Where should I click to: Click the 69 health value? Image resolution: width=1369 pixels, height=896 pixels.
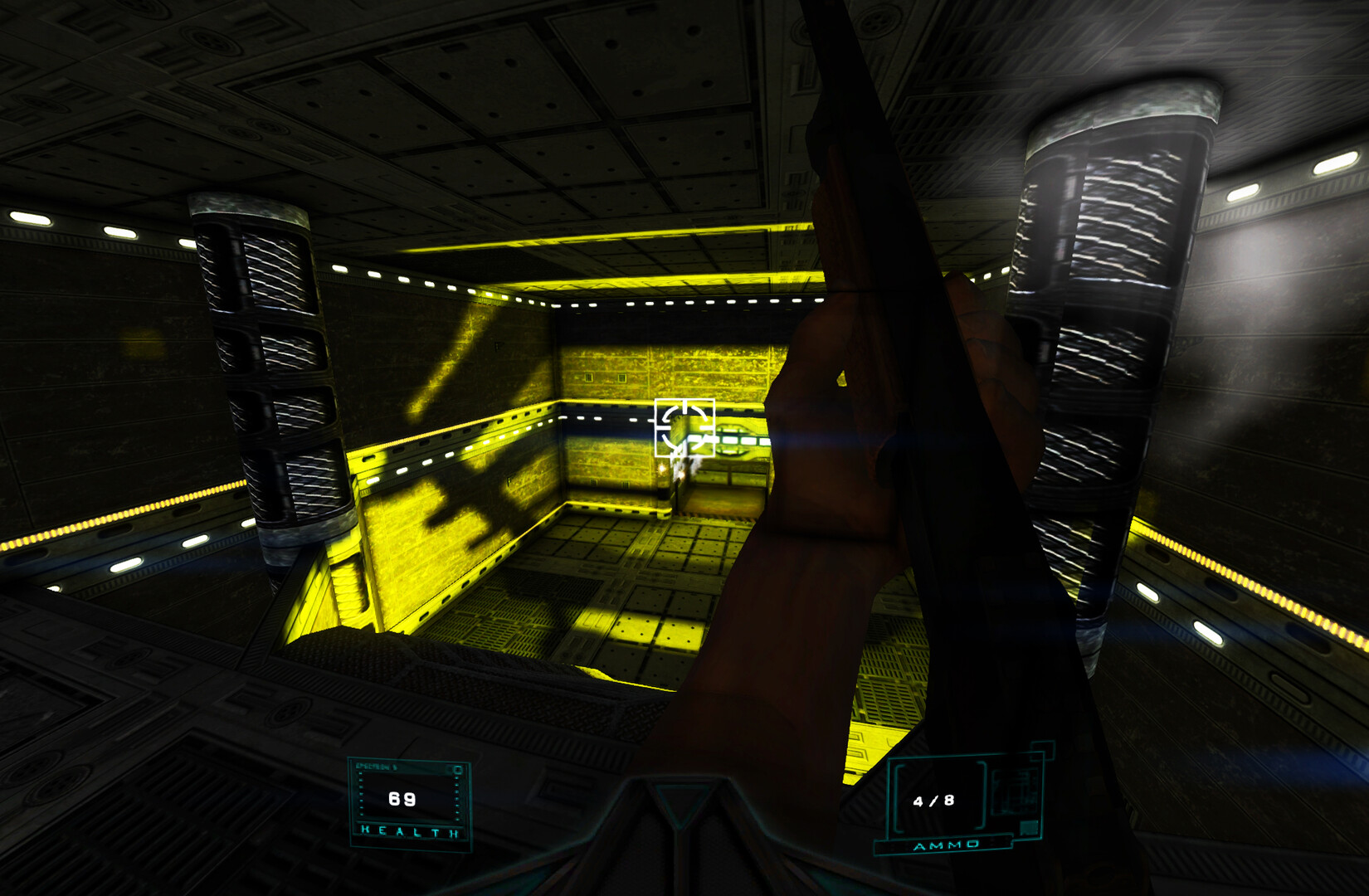(x=401, y=798)
